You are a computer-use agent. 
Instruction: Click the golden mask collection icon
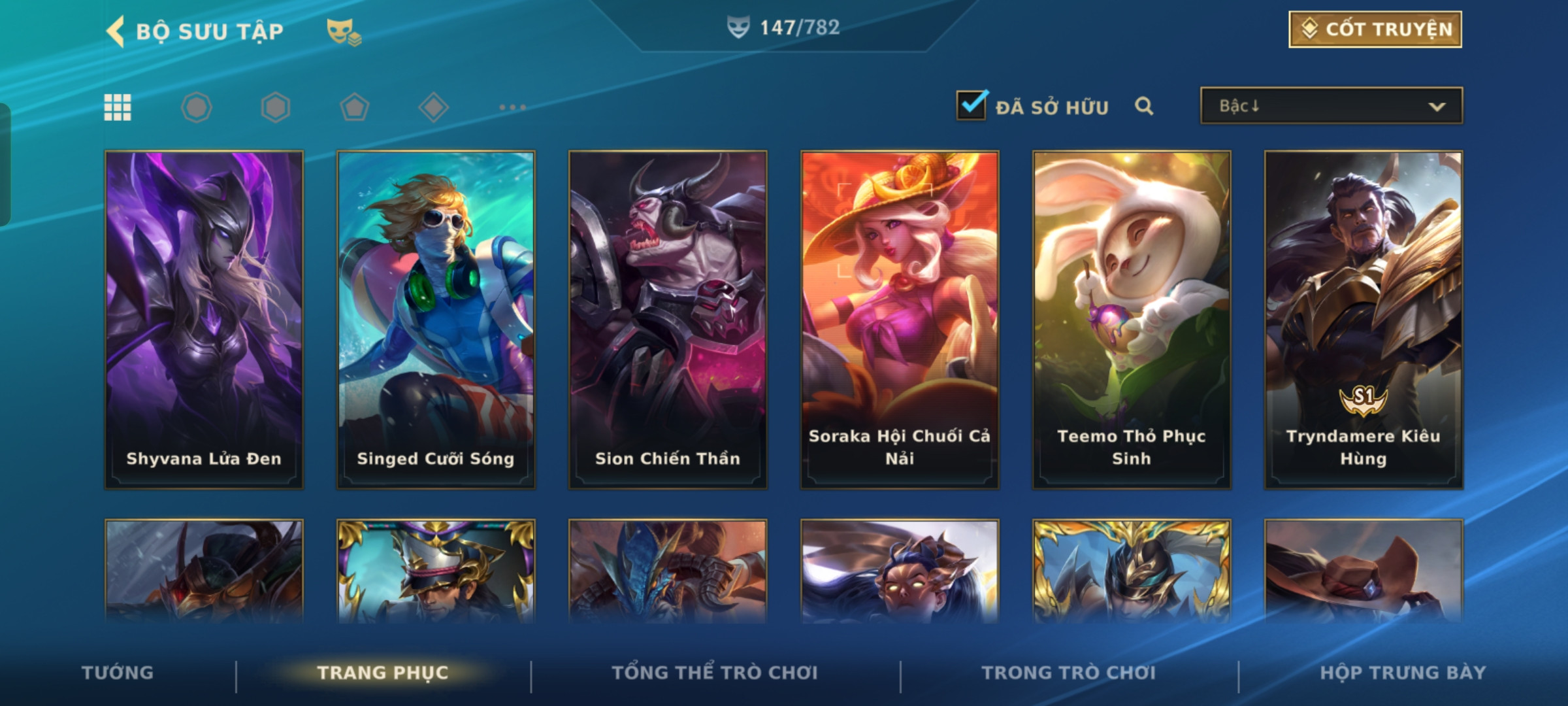click(344, 31)
